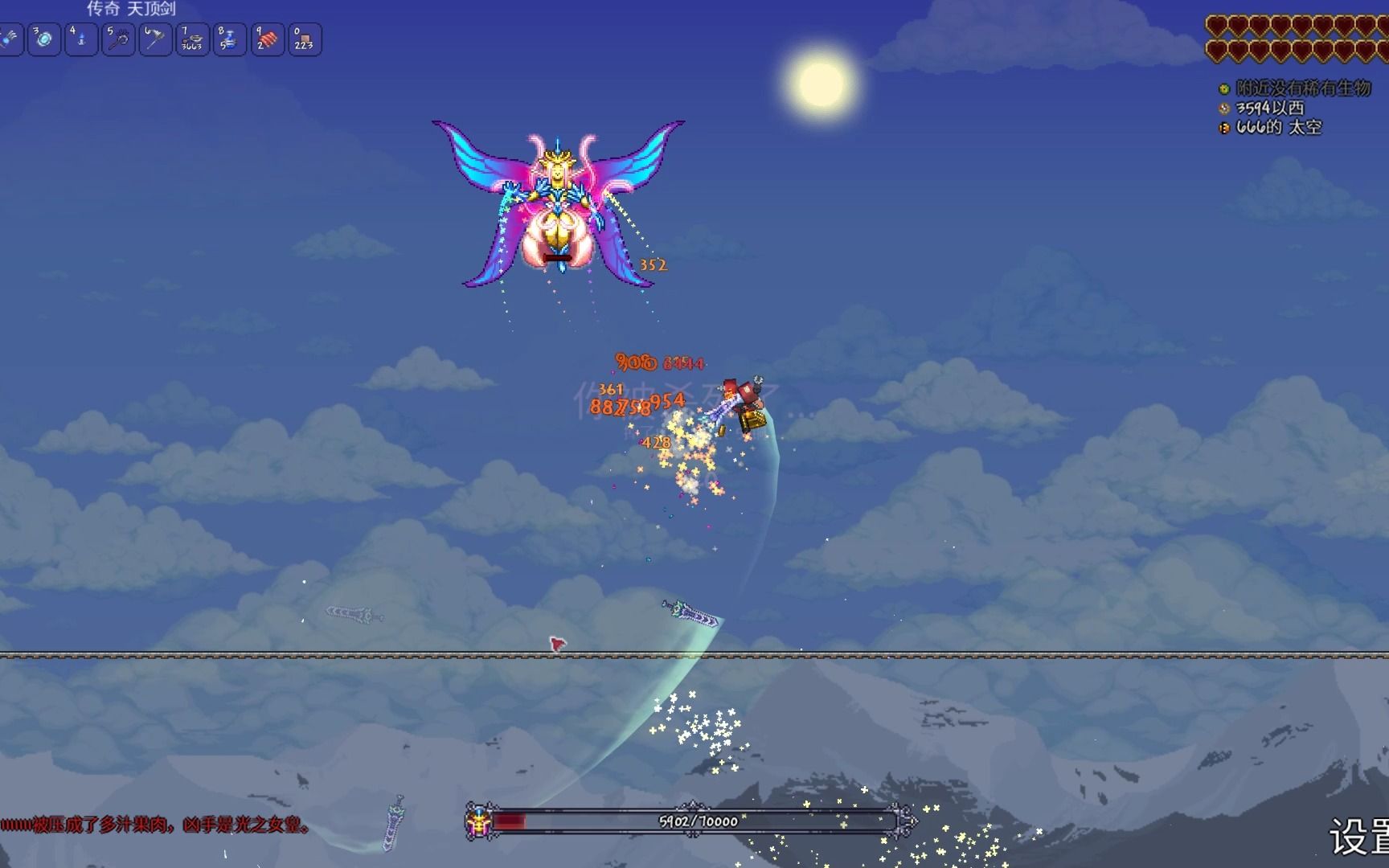
Task: Choose the paw-tipped staff in slot 5
Action: [x=118, y=39]
